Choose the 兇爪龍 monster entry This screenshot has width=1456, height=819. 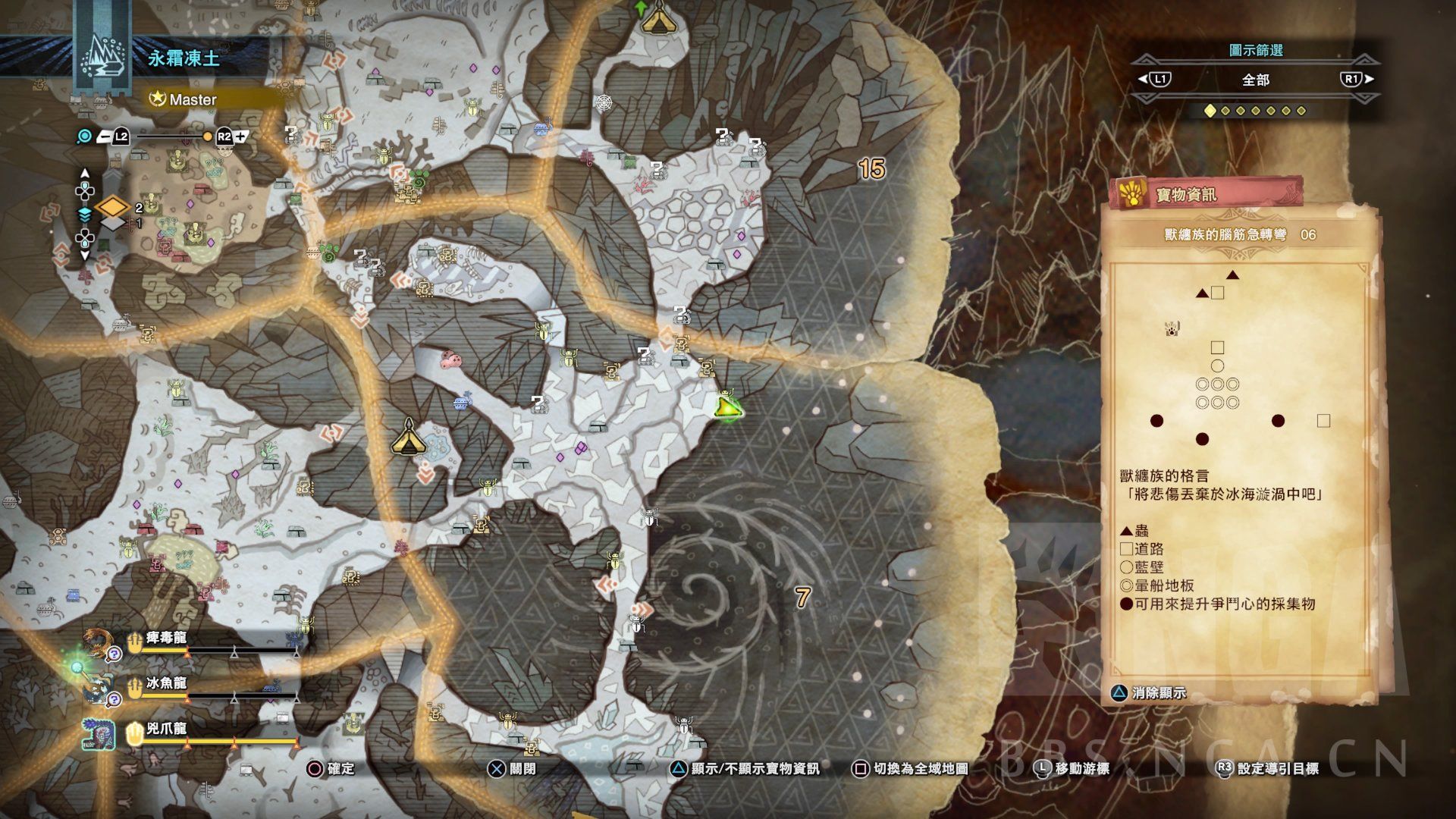coord(166,730)
